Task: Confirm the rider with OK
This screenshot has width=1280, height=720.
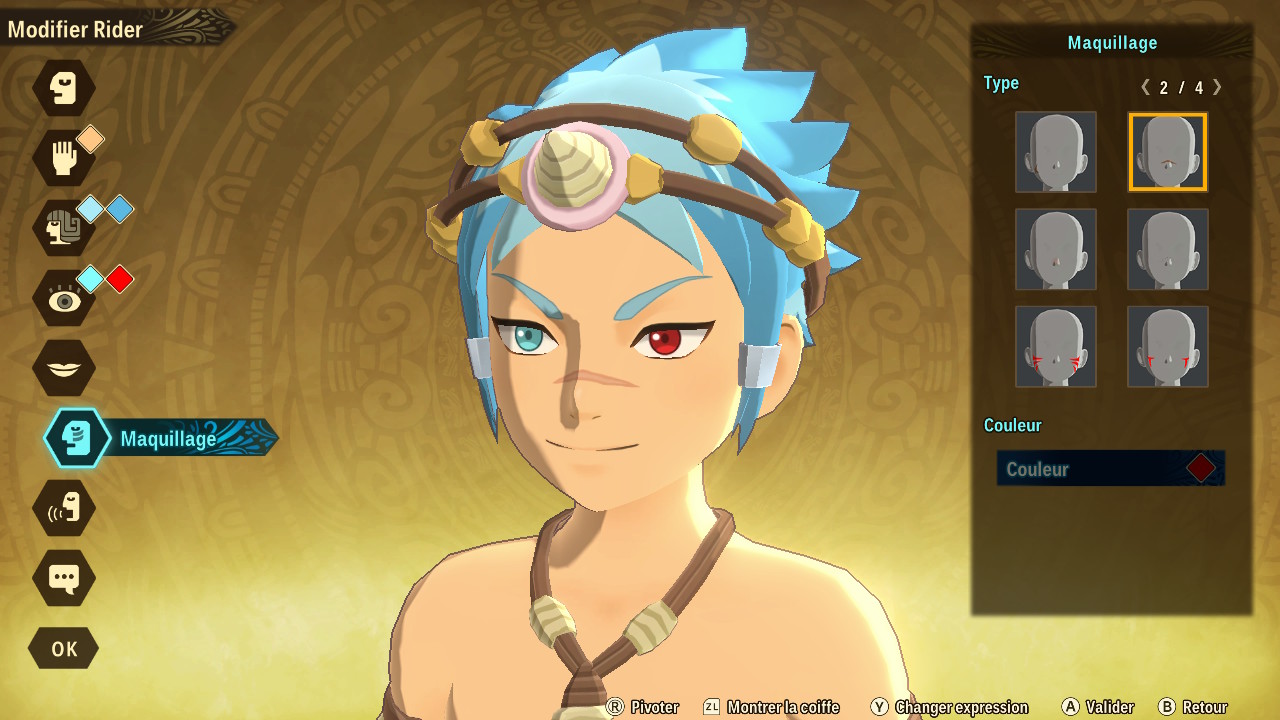Action: click(x=64, y=648)
